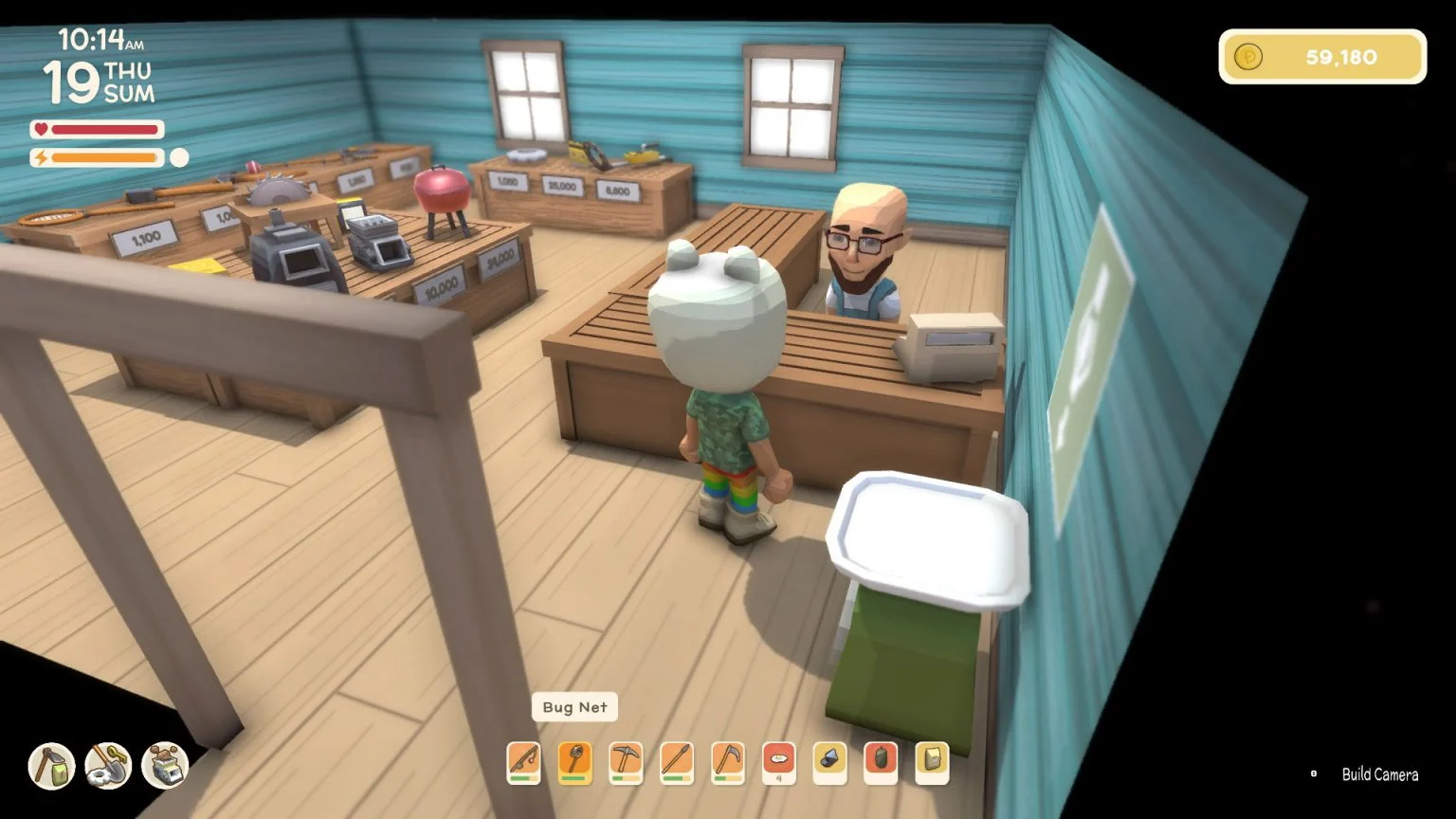Click the coin balance panel
The image size is (1456, 819).
point(1322,57)
